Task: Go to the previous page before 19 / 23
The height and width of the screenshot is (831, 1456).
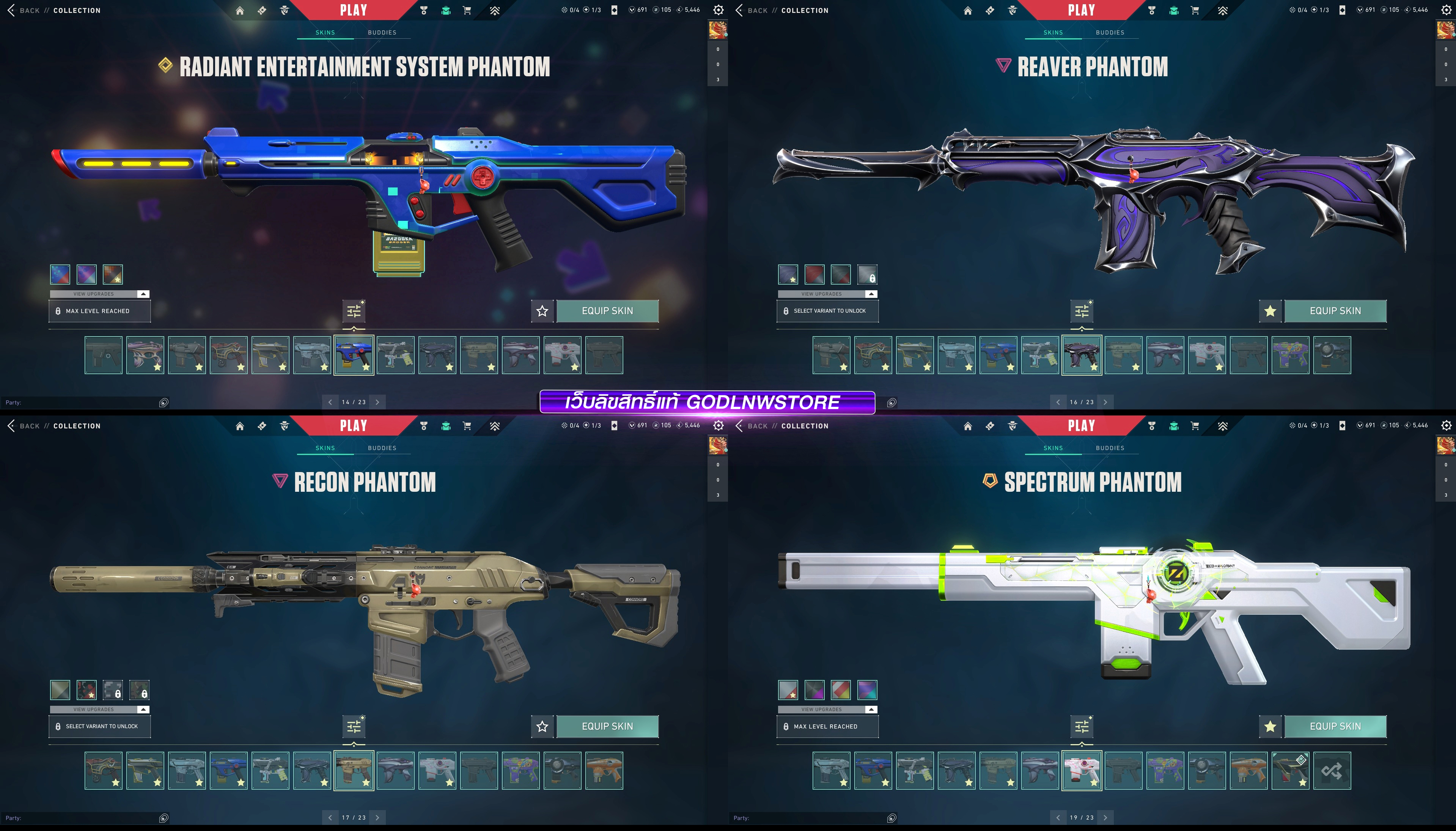Action: [x=1058, y=818]
